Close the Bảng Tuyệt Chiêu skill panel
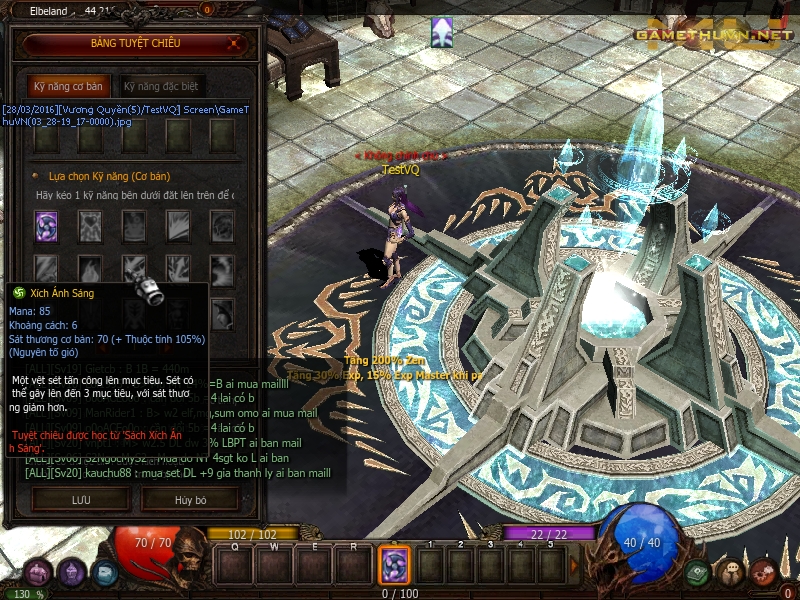 point(233,44)
